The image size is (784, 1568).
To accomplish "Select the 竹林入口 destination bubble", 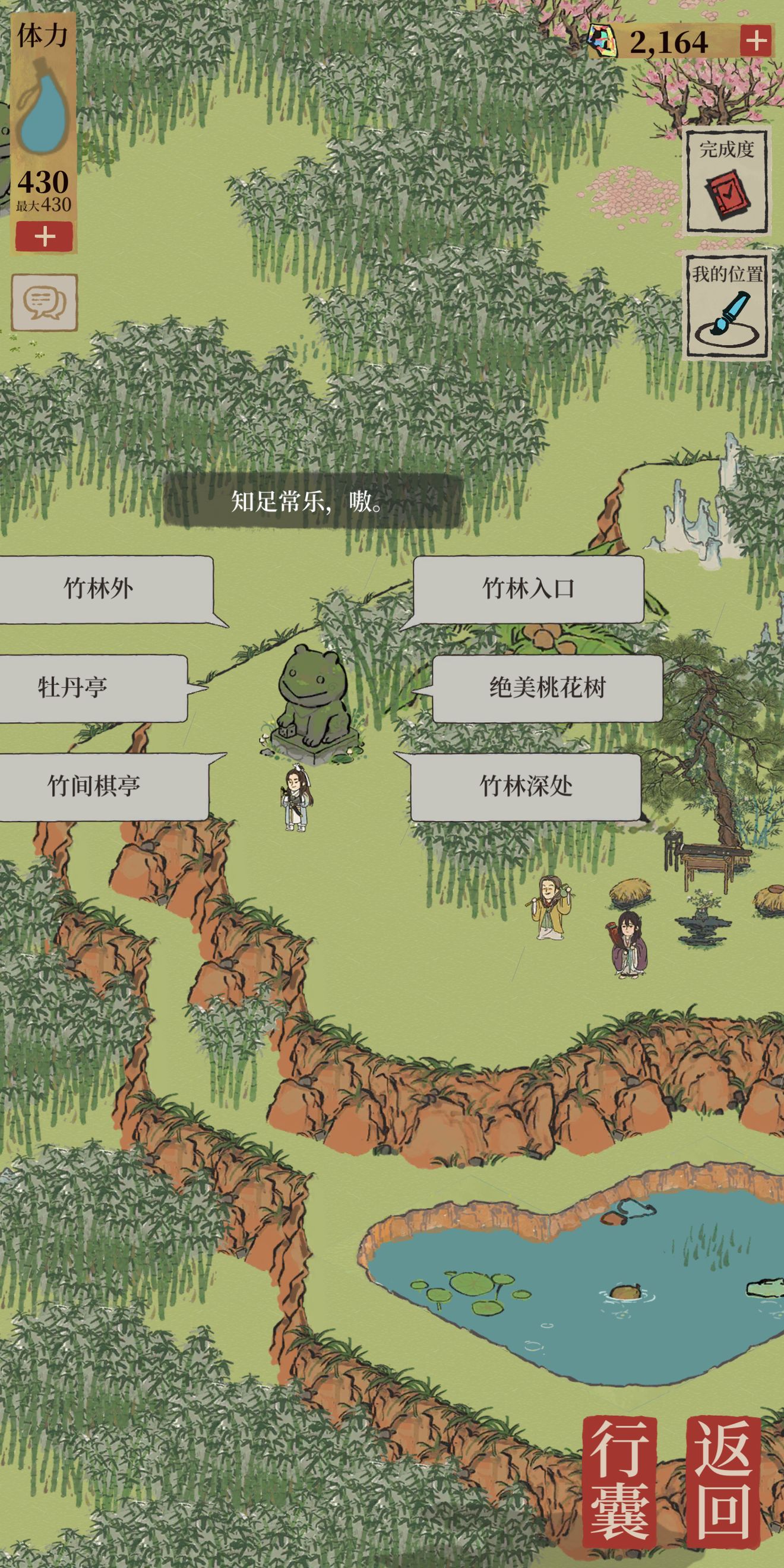I will 528,589.
